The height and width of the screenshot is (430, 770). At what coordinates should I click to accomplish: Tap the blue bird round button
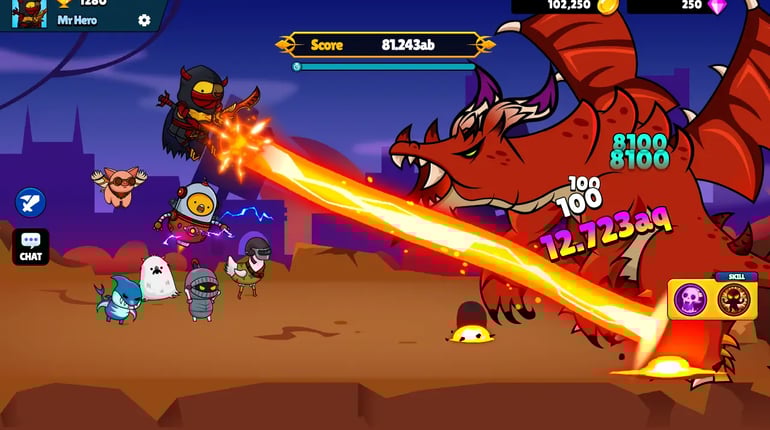tap(30, 202)
